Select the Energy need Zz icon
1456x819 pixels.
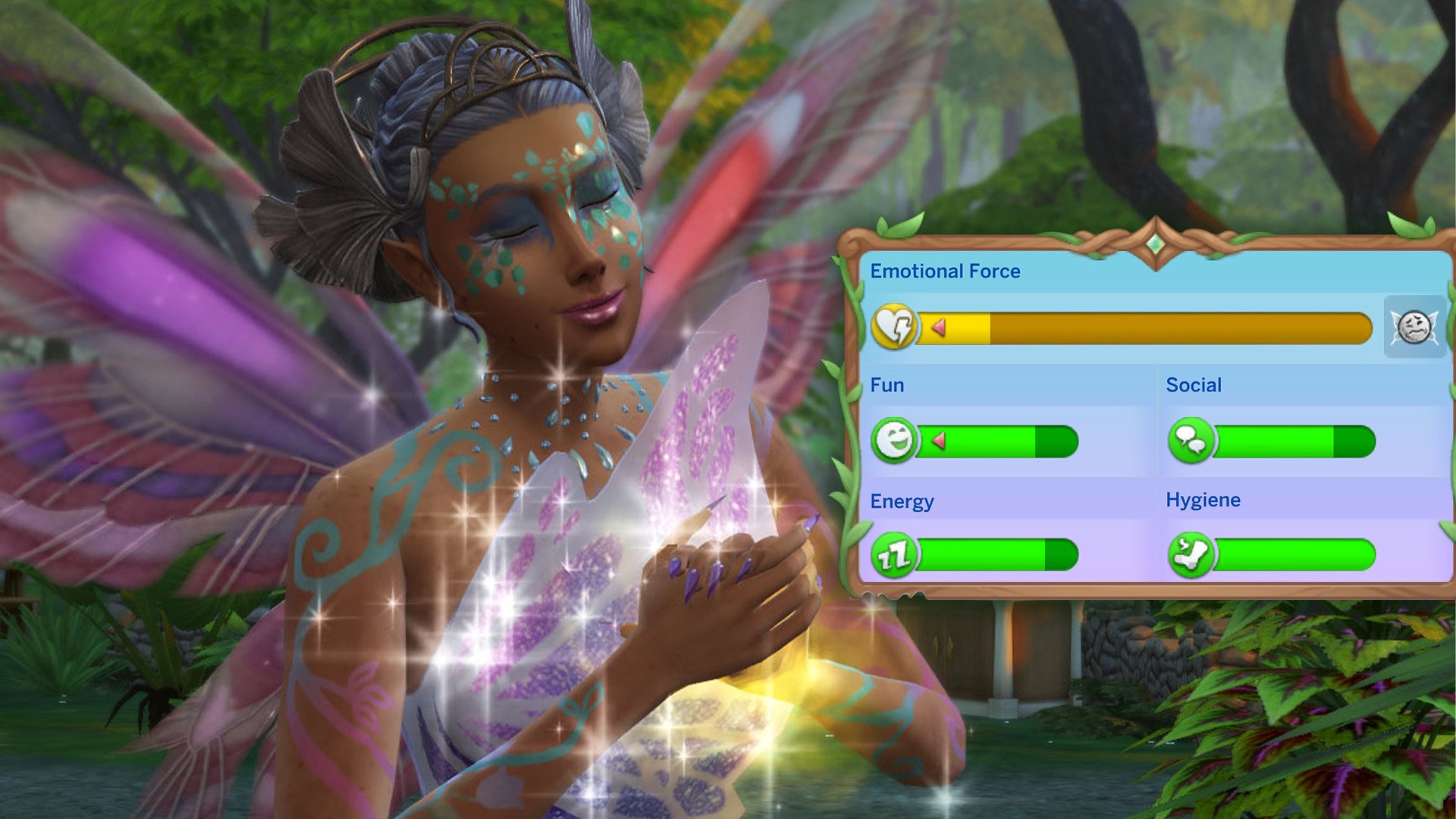pos(894,555)
